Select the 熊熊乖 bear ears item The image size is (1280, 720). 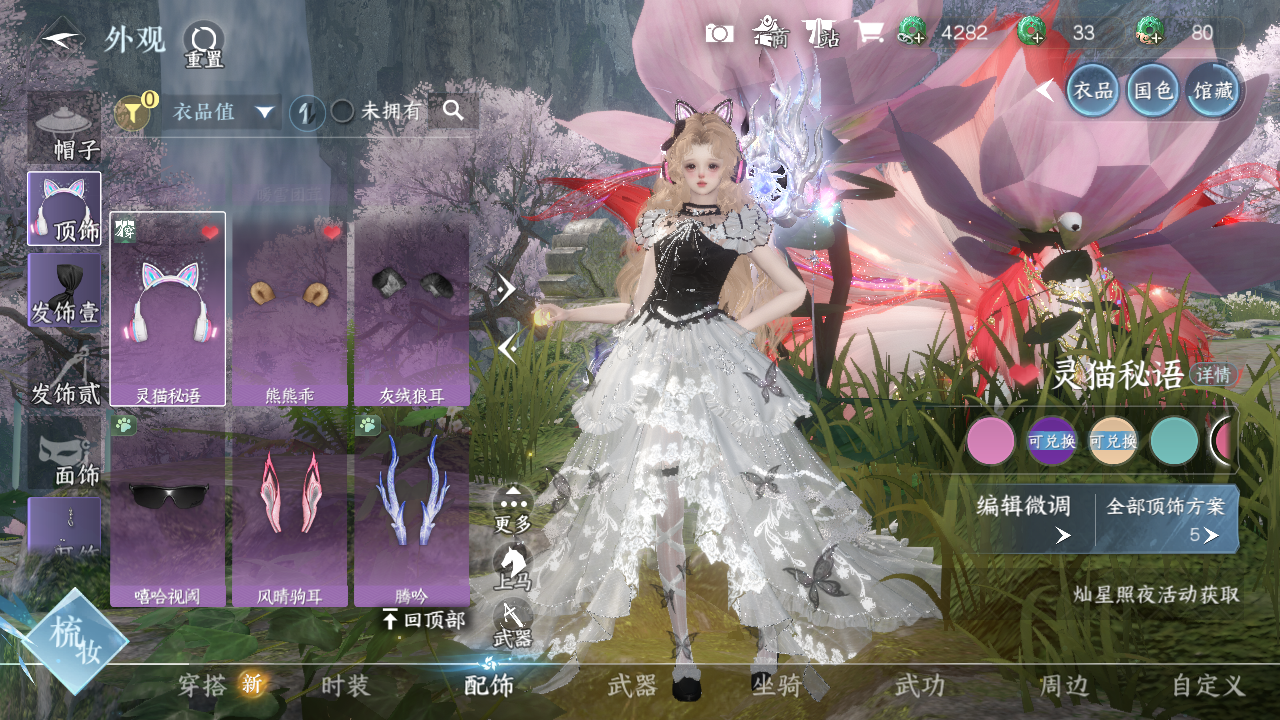click(290, 310)
